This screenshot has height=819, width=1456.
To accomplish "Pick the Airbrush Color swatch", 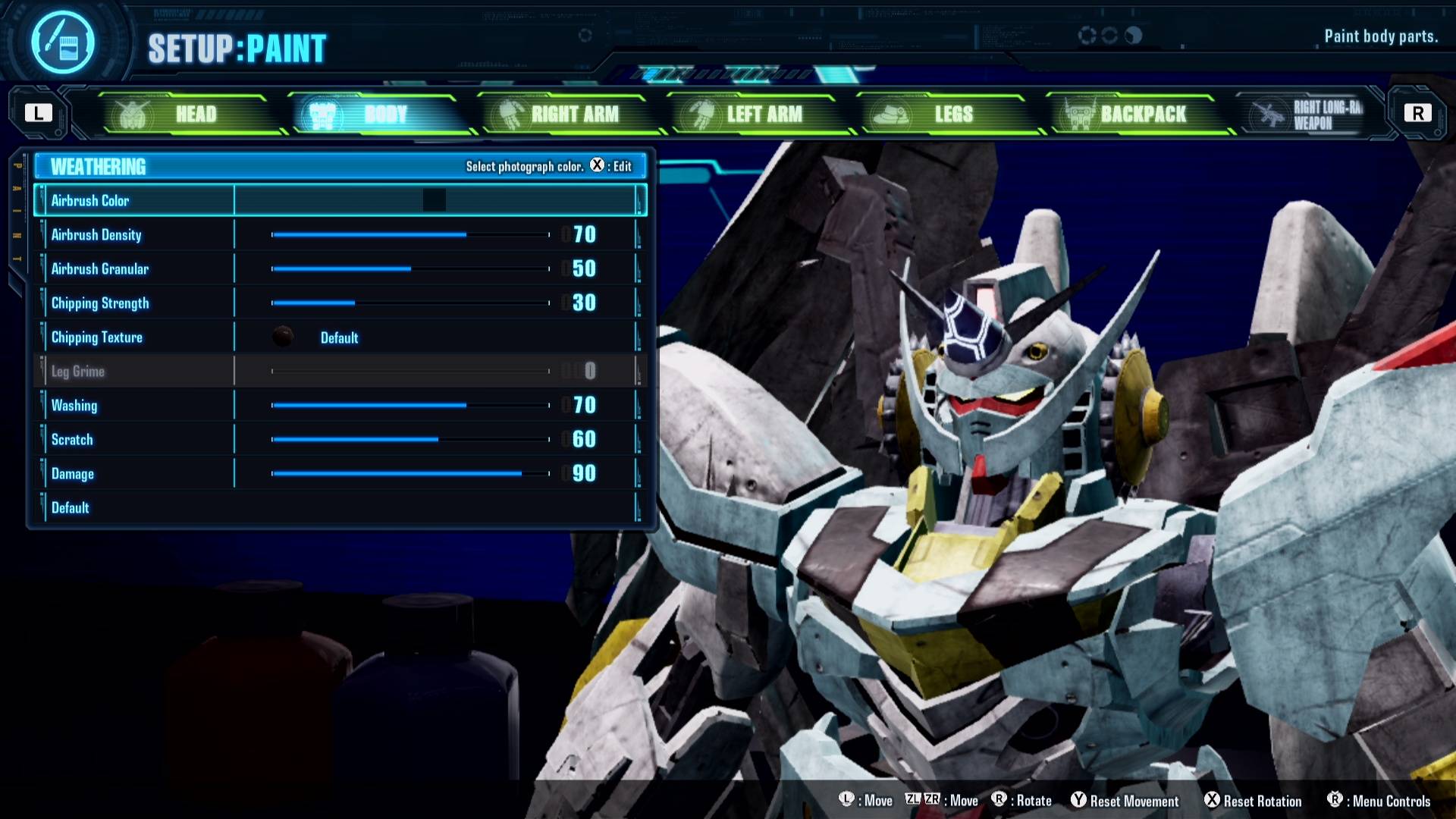I will click(x=435, y=200).
